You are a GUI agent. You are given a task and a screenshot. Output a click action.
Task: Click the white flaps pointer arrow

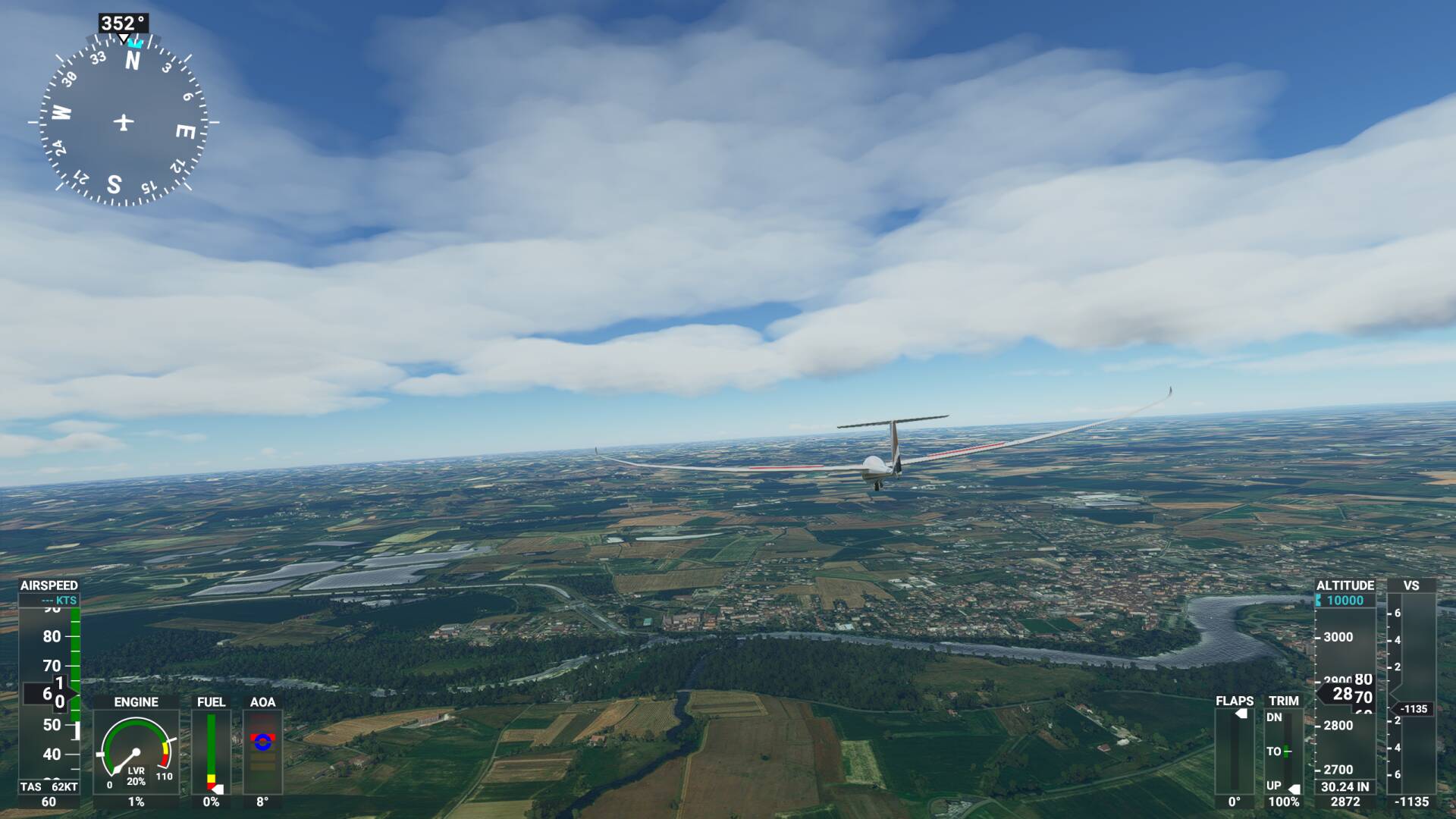coord(1242,711)
